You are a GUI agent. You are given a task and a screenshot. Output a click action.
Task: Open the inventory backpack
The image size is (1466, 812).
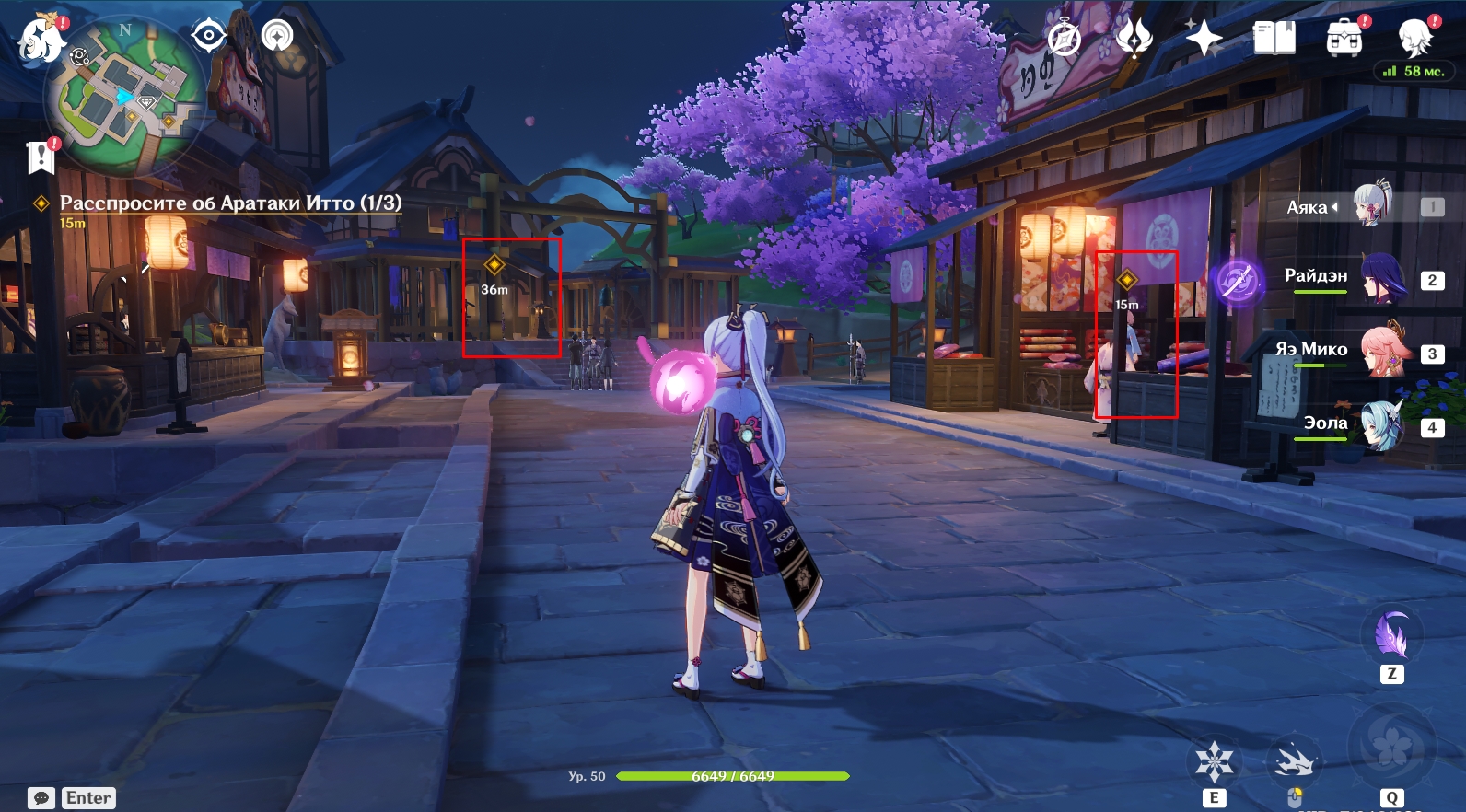tap(1344, 39)
